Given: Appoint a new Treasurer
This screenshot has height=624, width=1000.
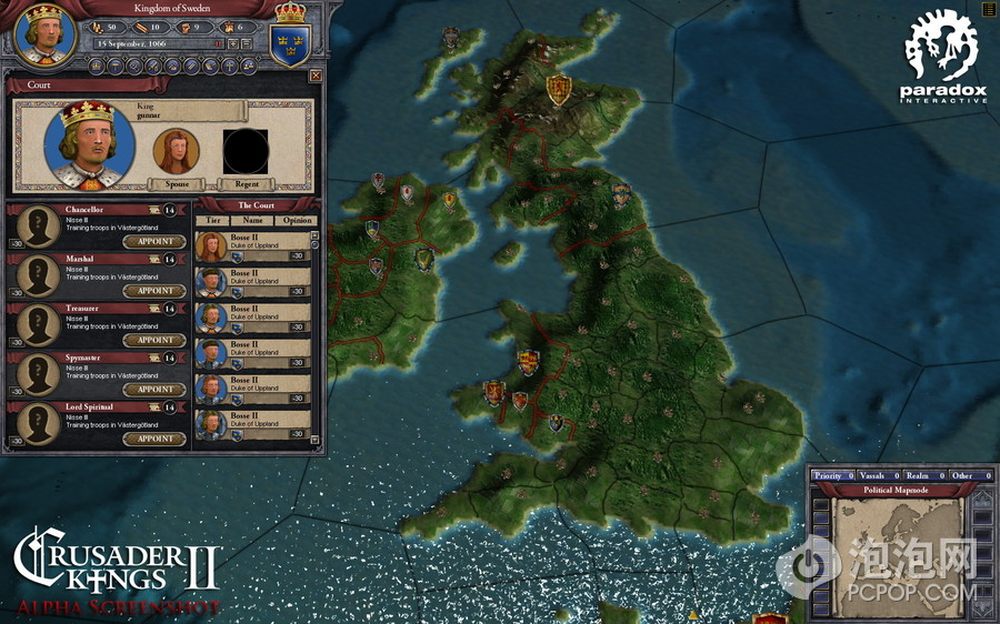Looking at the screenshot, I should (x=155, y=340).
